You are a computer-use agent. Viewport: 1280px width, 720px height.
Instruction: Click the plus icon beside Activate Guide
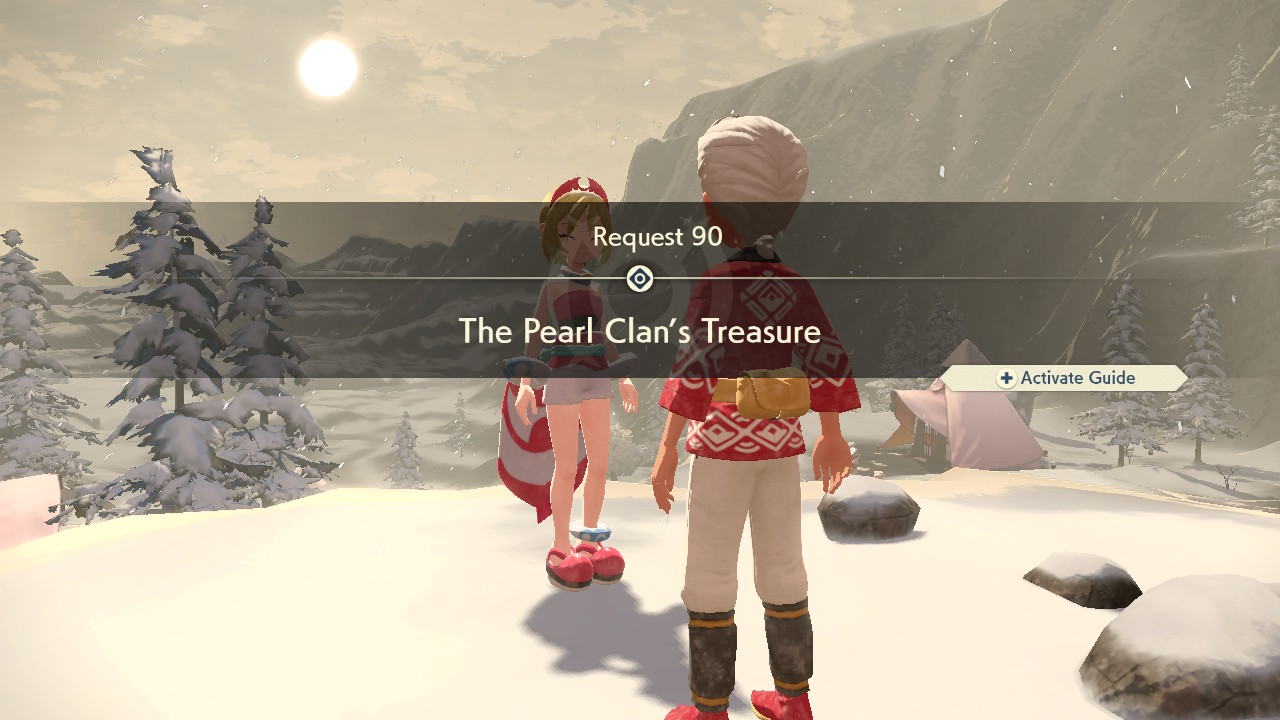pos(1006,378)
